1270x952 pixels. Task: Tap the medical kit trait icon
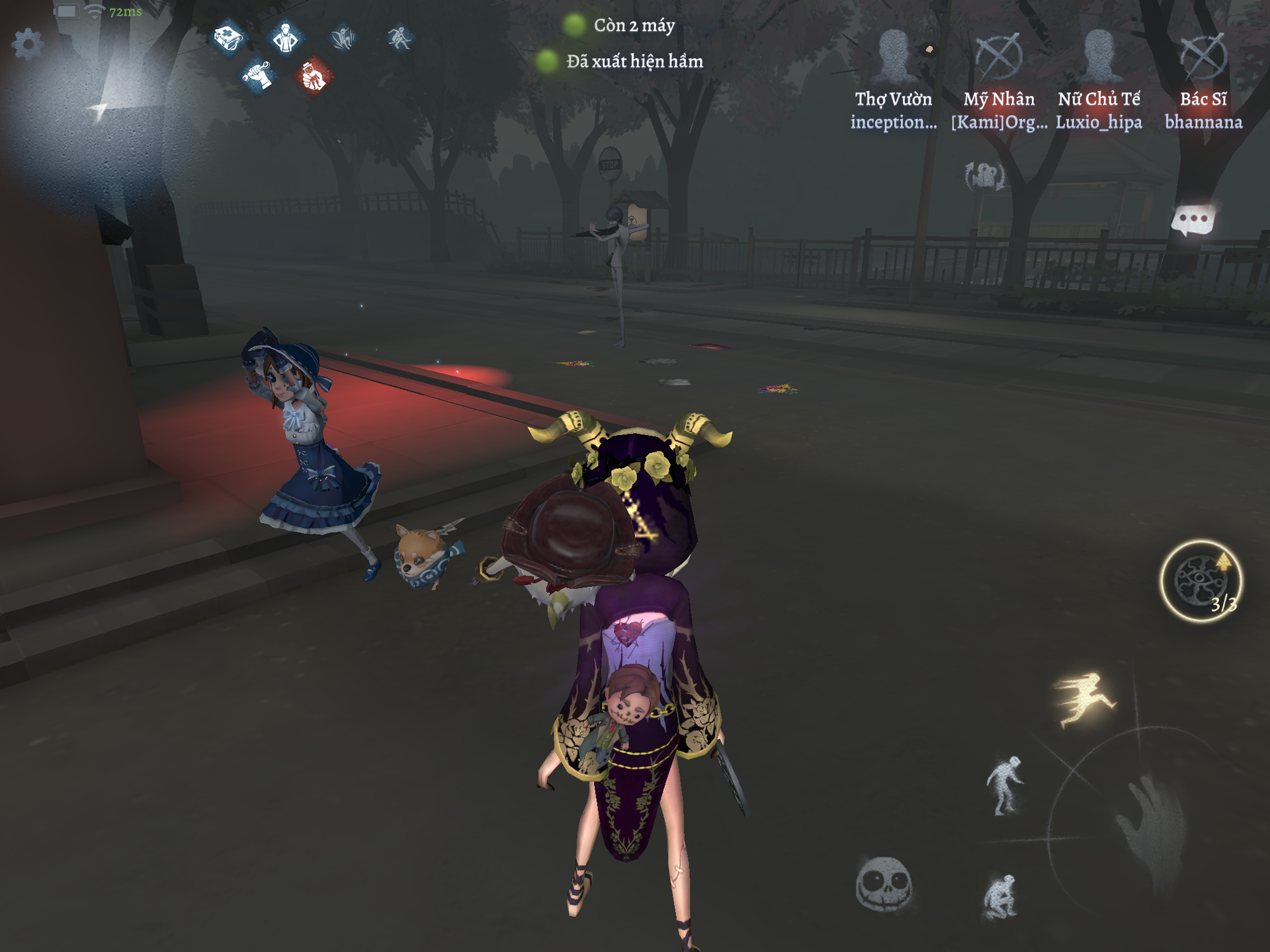pos(228,38)
